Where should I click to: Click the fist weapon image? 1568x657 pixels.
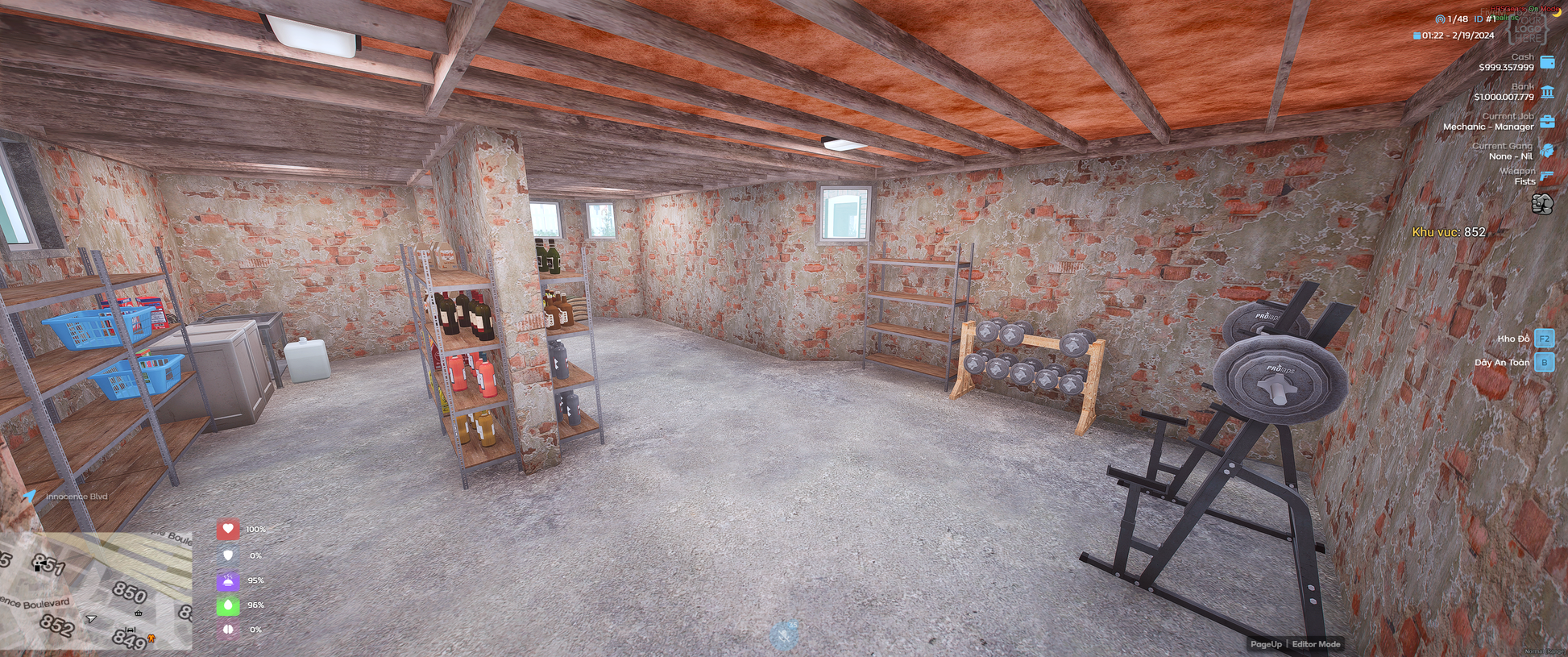tap(1542, 204)
